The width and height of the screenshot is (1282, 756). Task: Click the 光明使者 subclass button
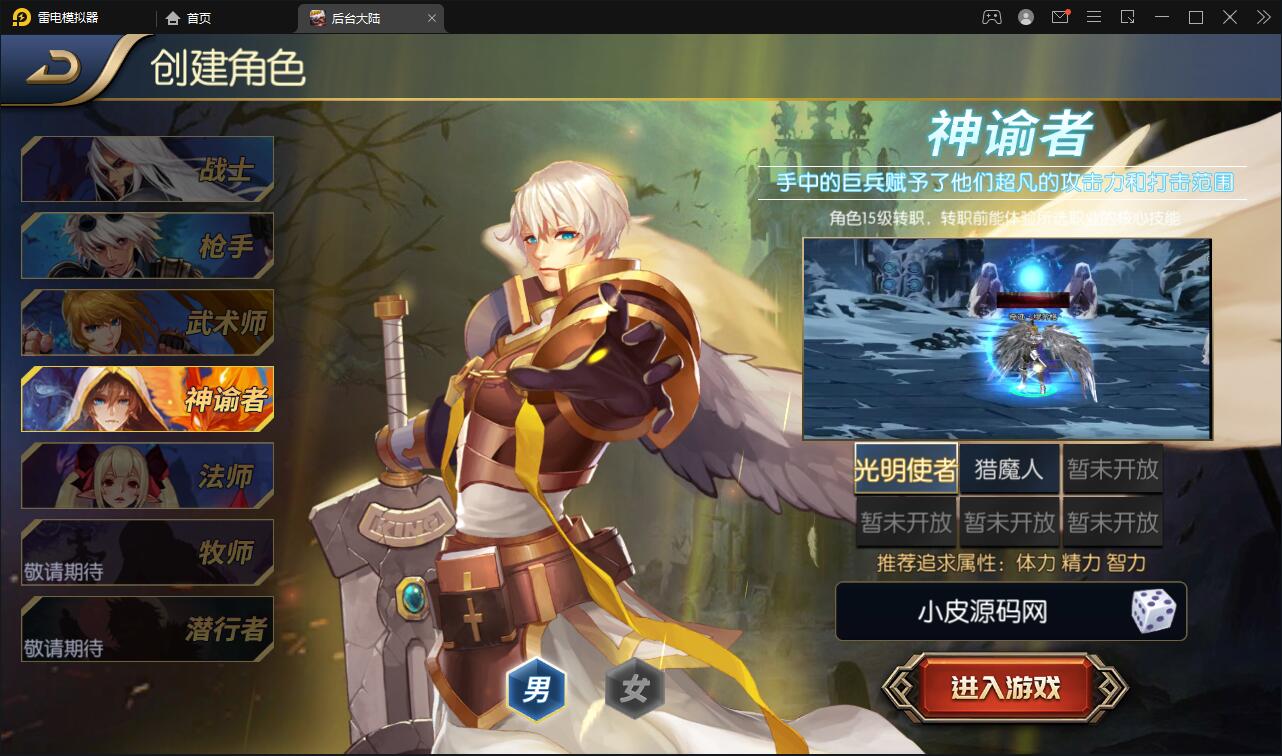(905, 468)
